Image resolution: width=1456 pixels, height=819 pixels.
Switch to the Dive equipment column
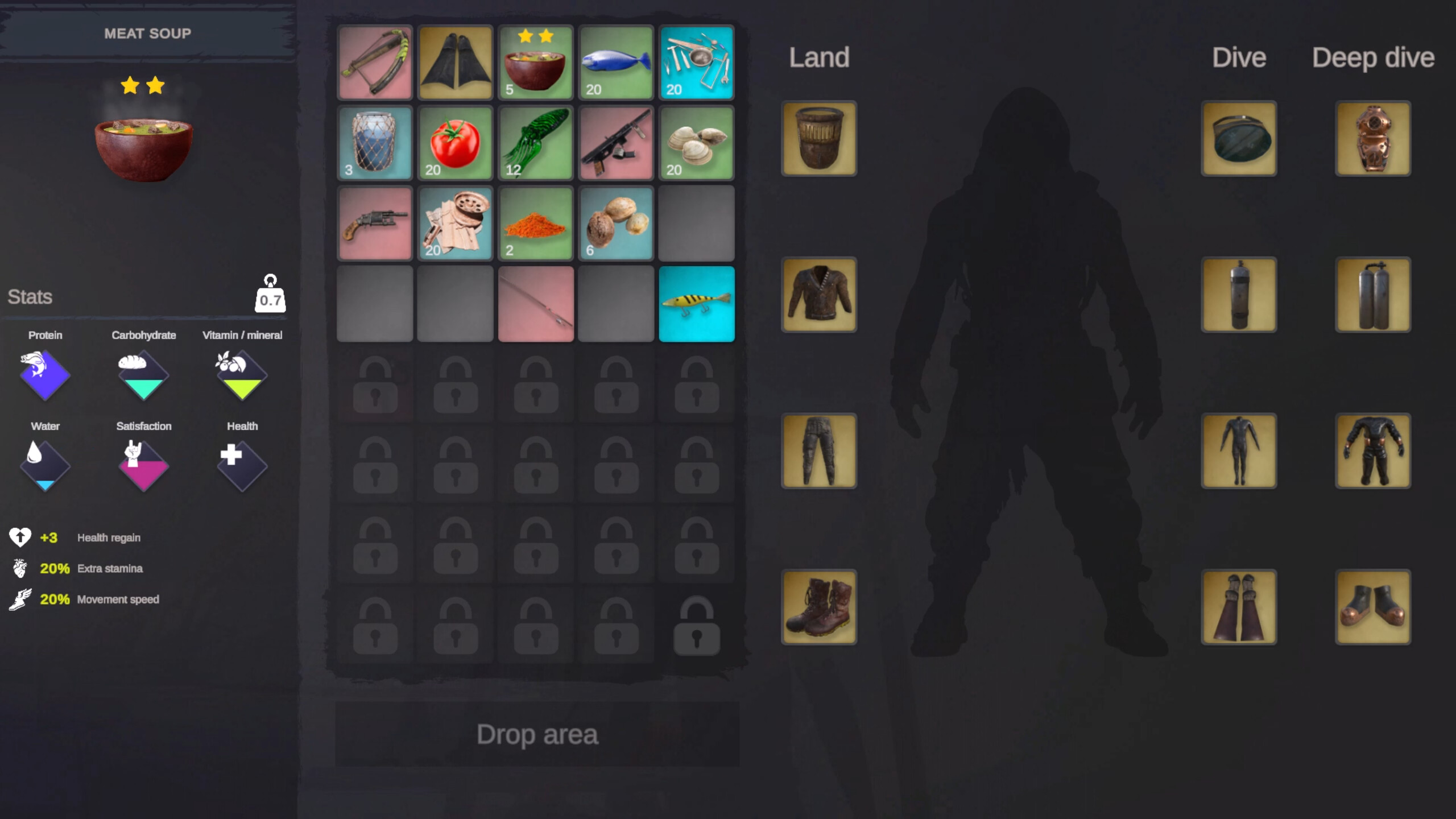tap(1240, 57)
